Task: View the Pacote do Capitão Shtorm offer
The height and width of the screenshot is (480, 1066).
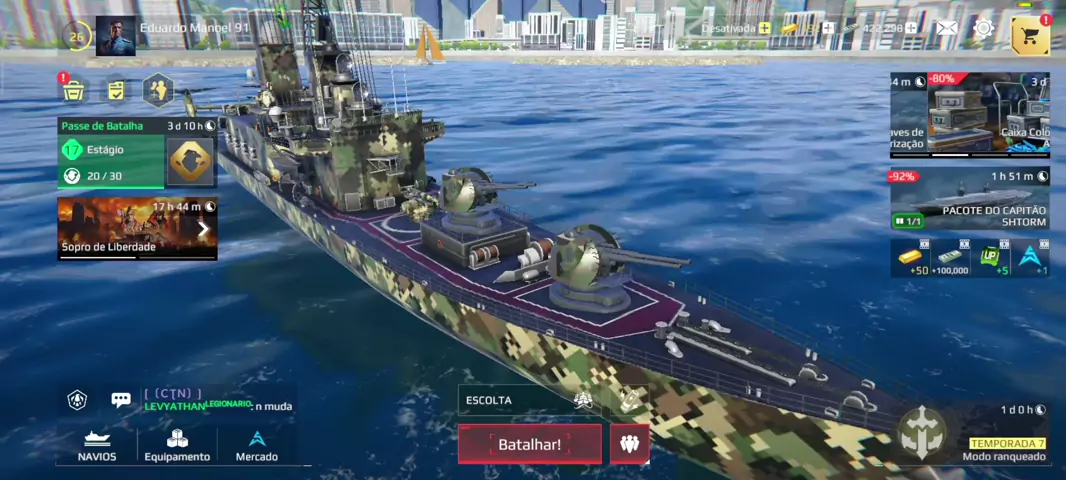Action: click(x=968, y=200)
